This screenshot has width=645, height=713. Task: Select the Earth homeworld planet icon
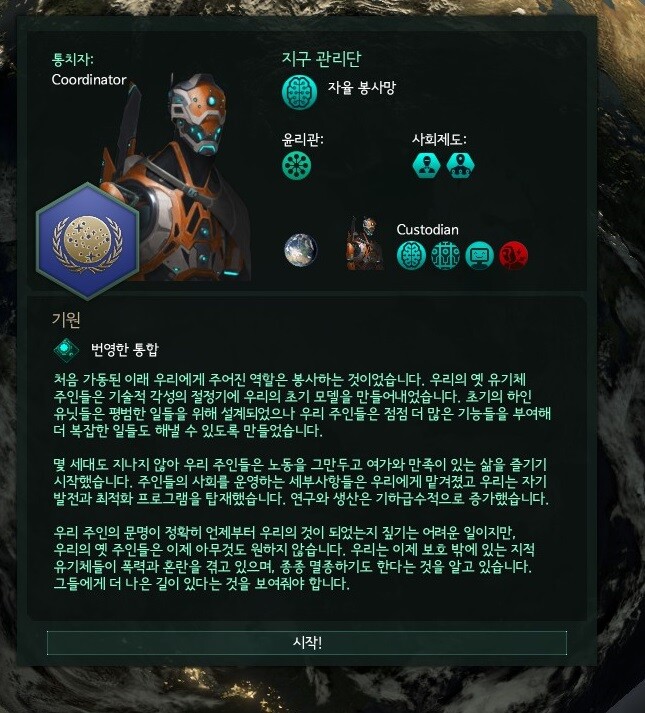click(300, 250)
